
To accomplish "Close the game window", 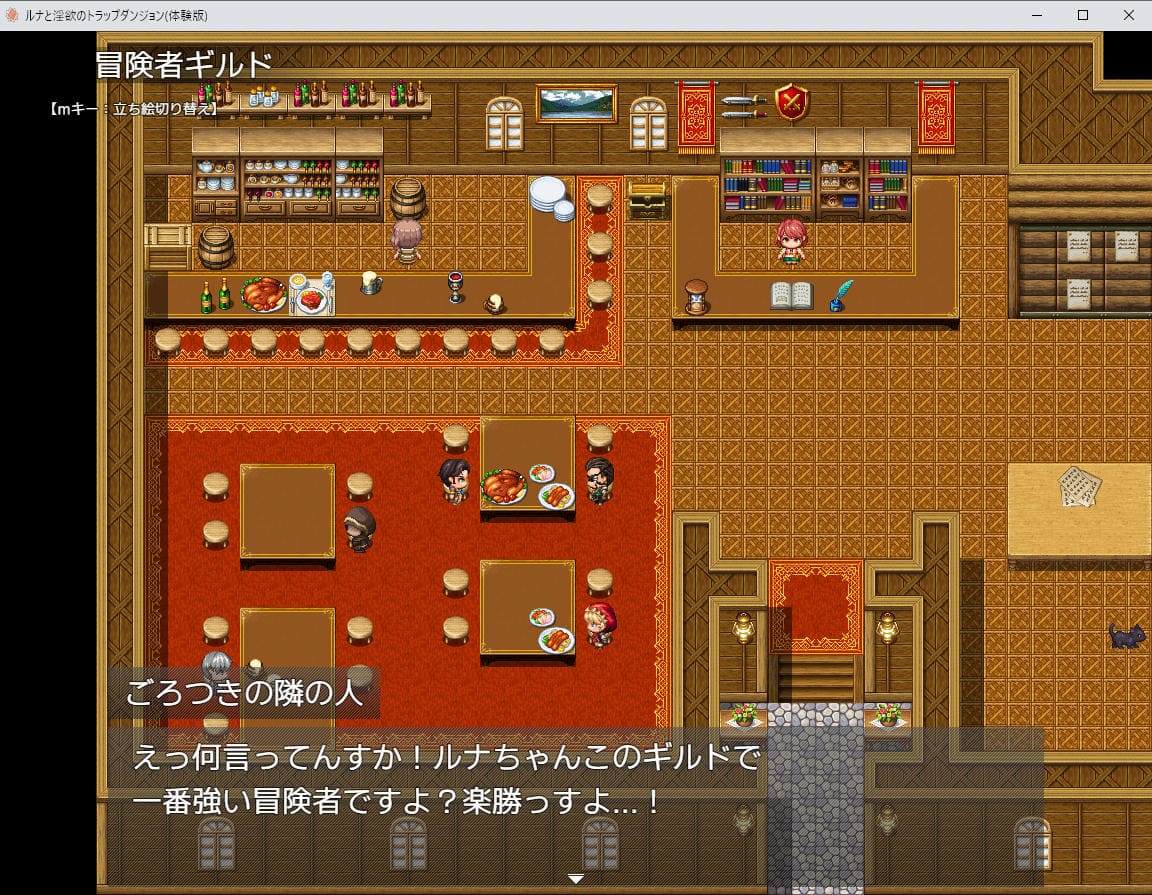I will point(1128,15).
